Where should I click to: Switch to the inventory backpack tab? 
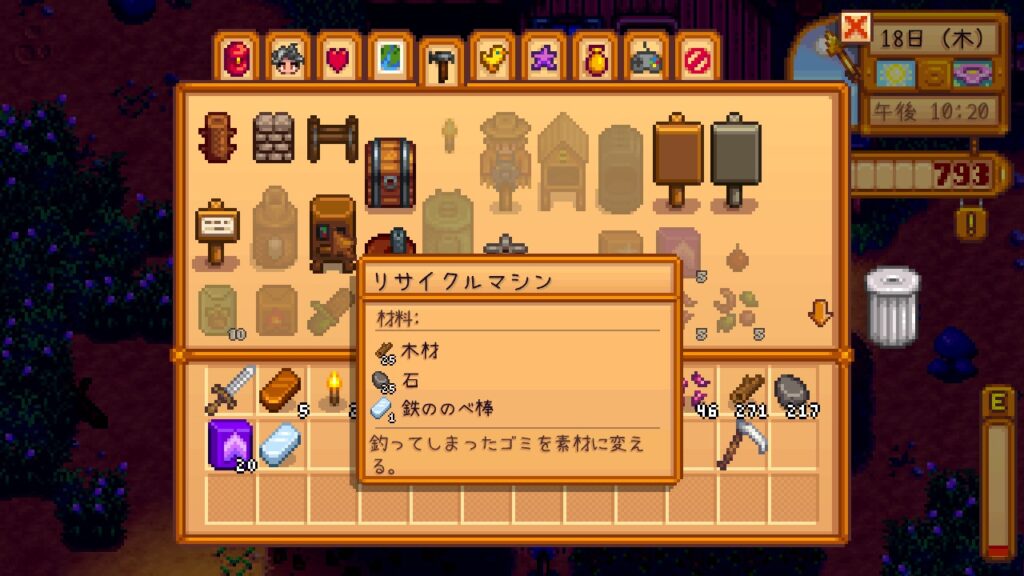pos(236,58)
